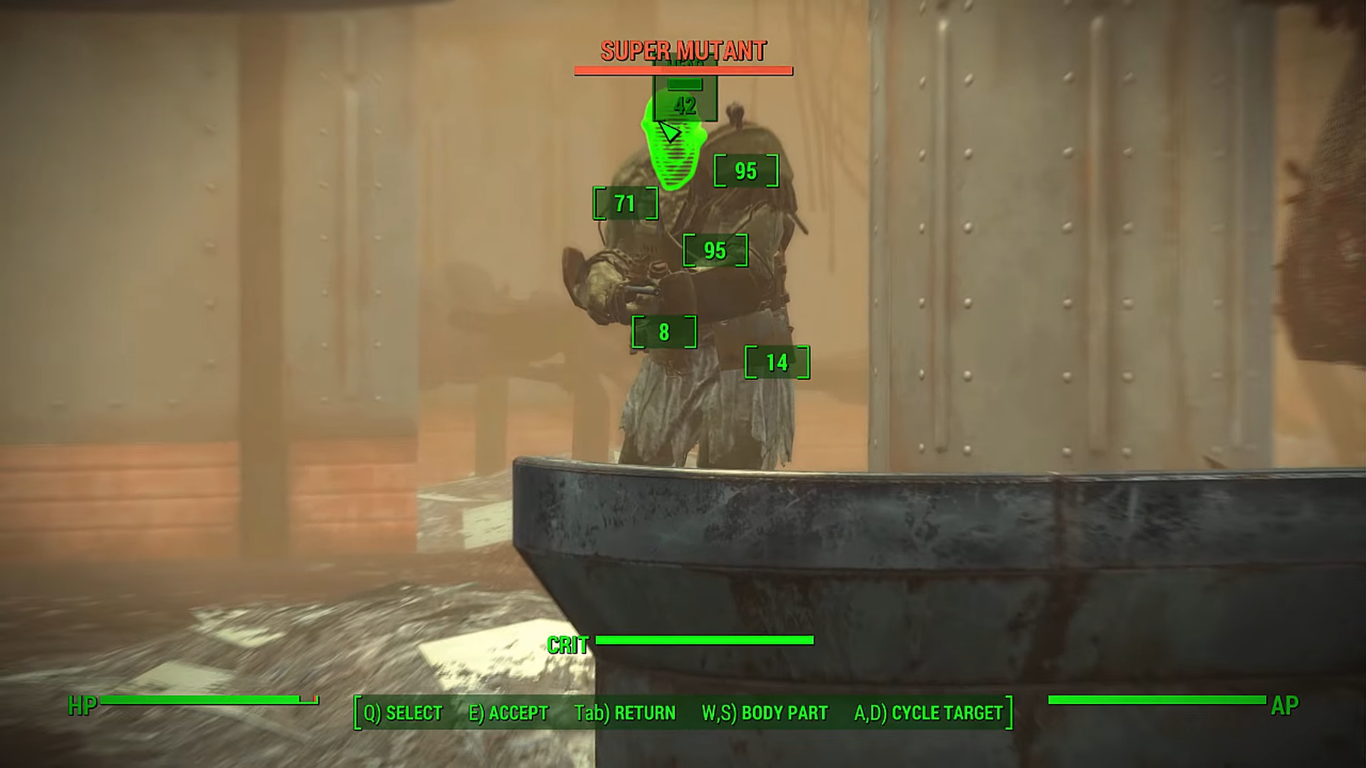Target the left leg labeled 8%

pos(665,331)
